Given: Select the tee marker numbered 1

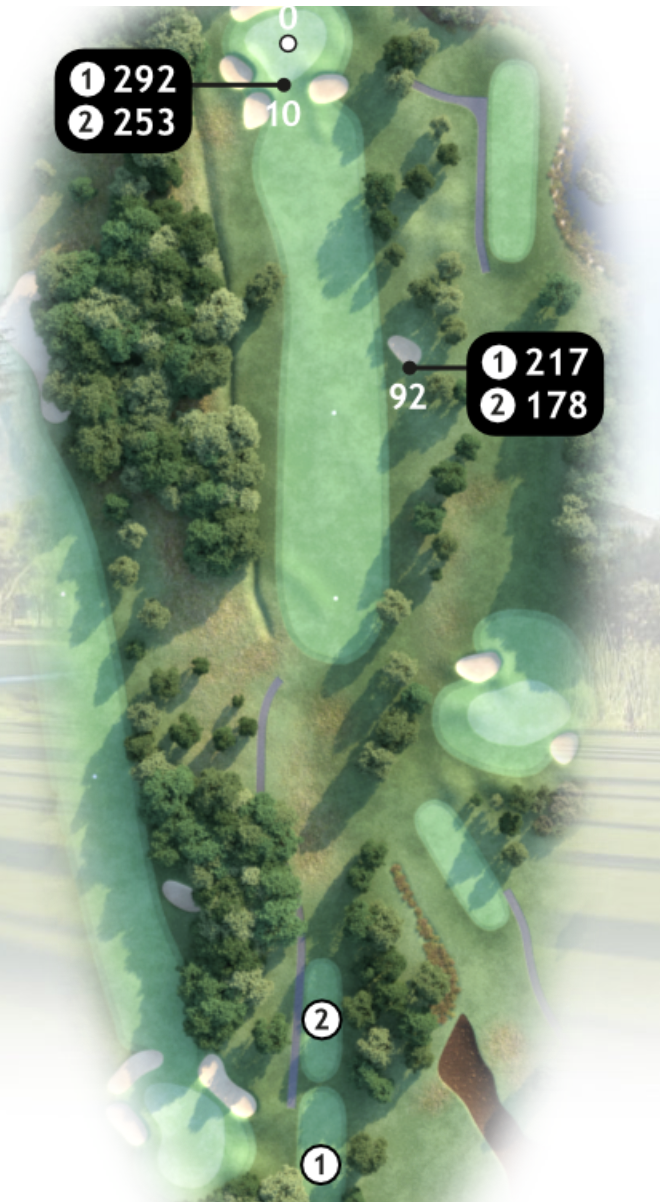Looking at the screenshot, I should [x=322, y=1164].
